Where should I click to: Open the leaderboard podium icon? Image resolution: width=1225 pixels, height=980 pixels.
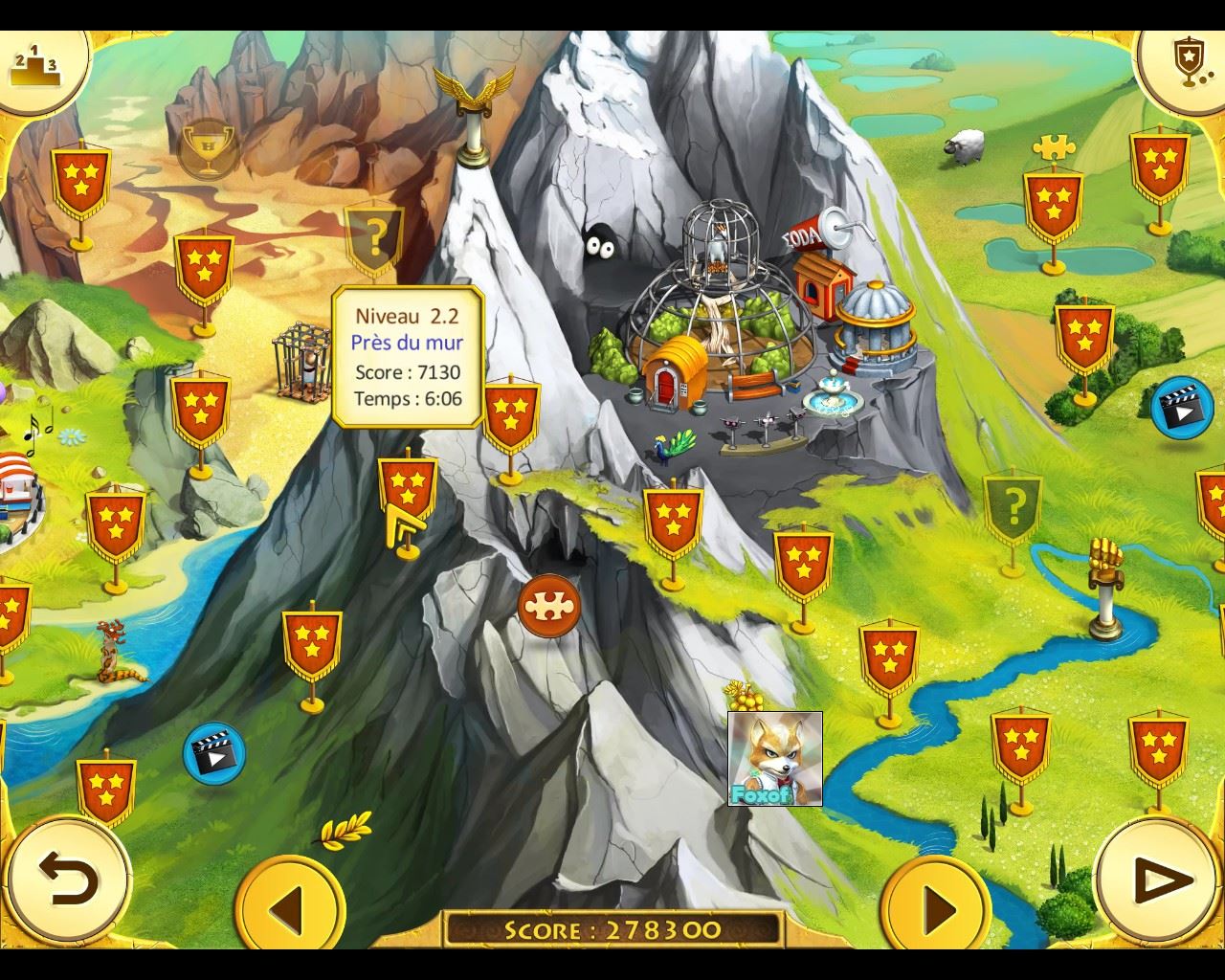point(35,64)
